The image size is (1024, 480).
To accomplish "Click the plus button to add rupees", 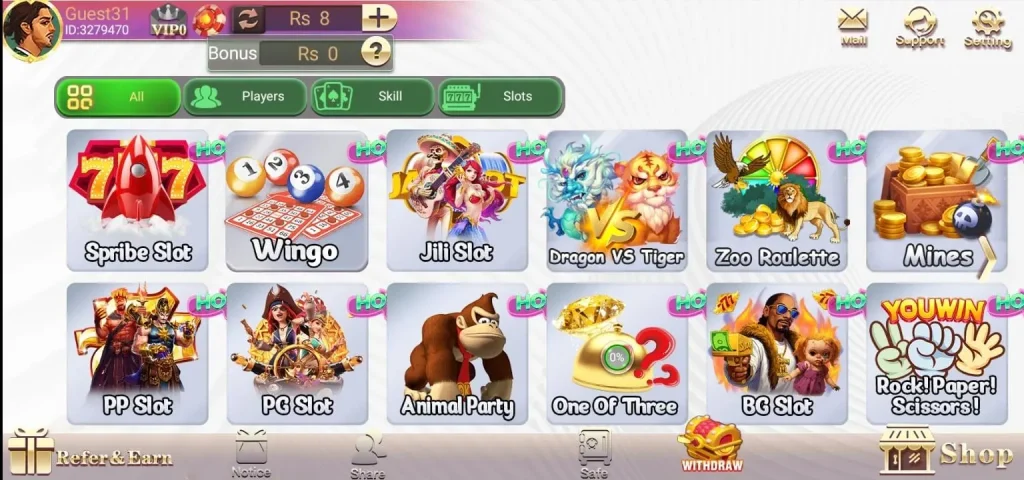I will pos(378,18).
